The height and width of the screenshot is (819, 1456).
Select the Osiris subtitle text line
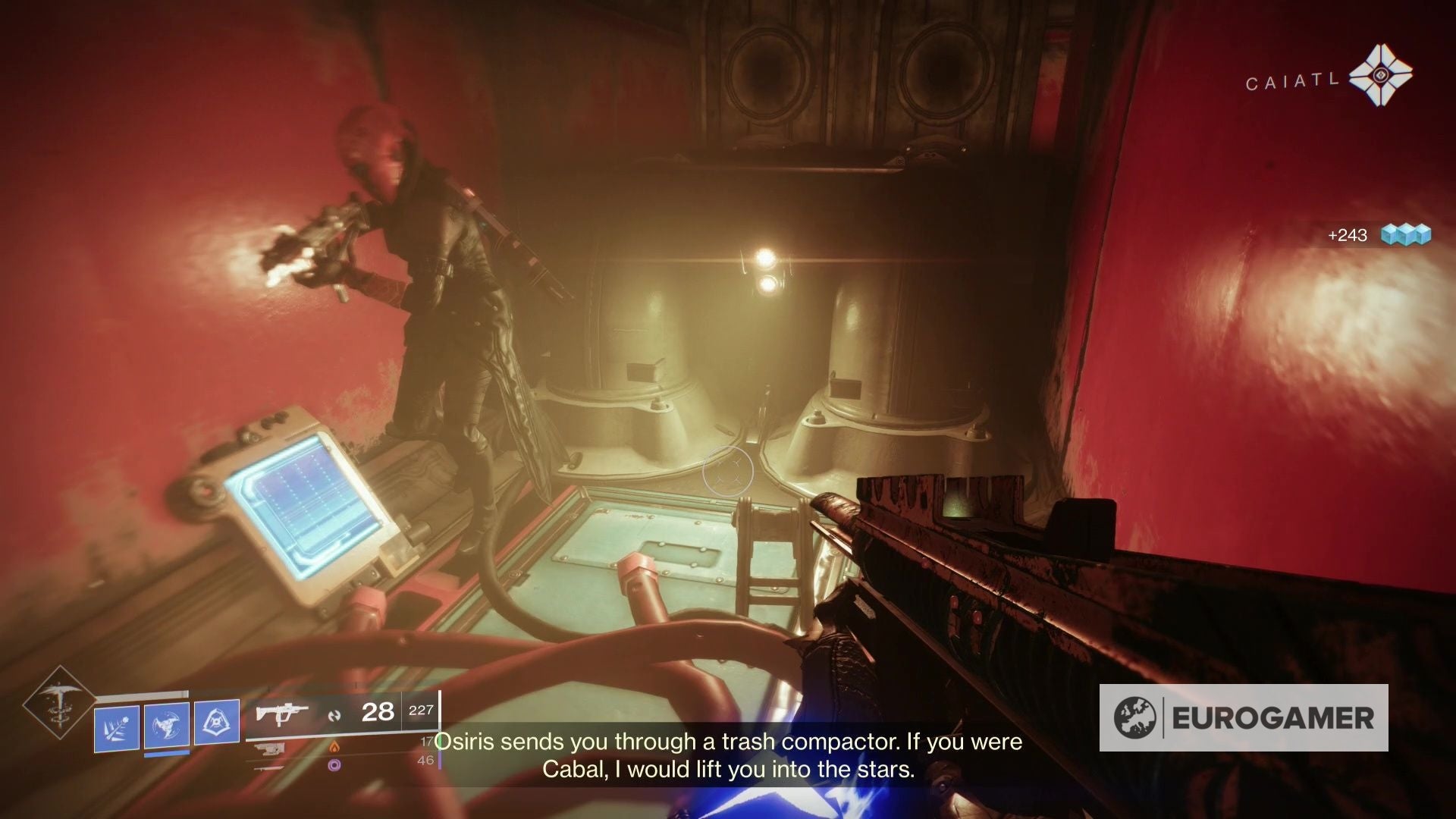coord(728,742)
